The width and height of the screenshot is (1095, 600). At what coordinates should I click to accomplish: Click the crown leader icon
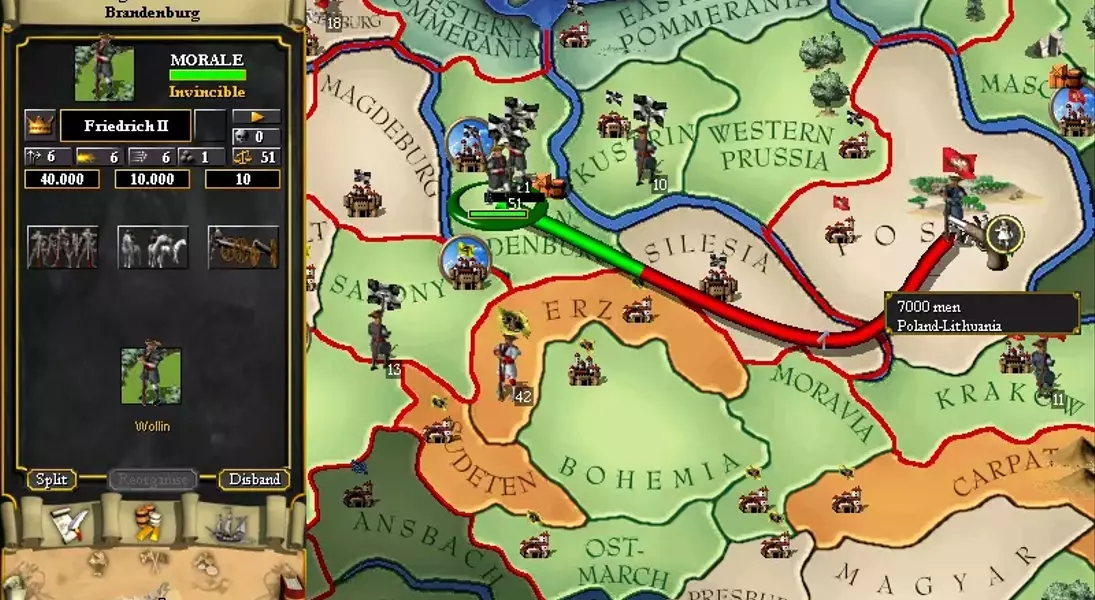[40, 125]
